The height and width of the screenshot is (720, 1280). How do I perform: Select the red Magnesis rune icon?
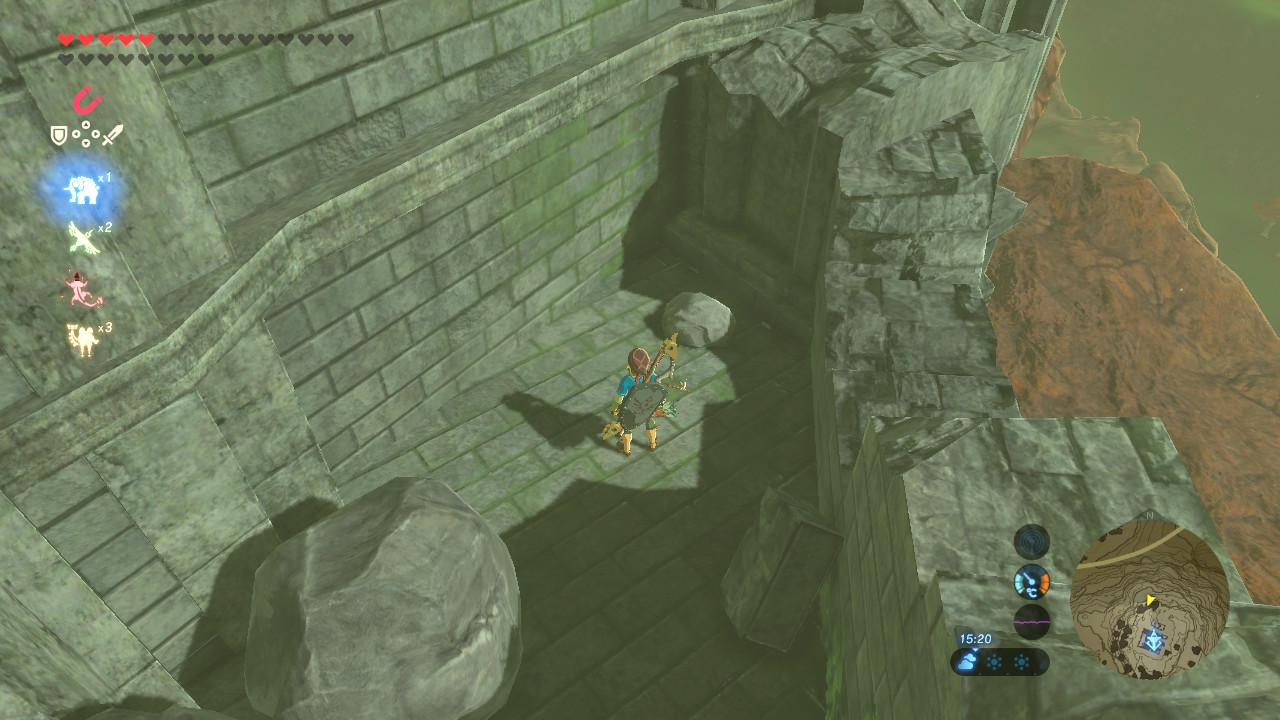[x=87, y=100]
